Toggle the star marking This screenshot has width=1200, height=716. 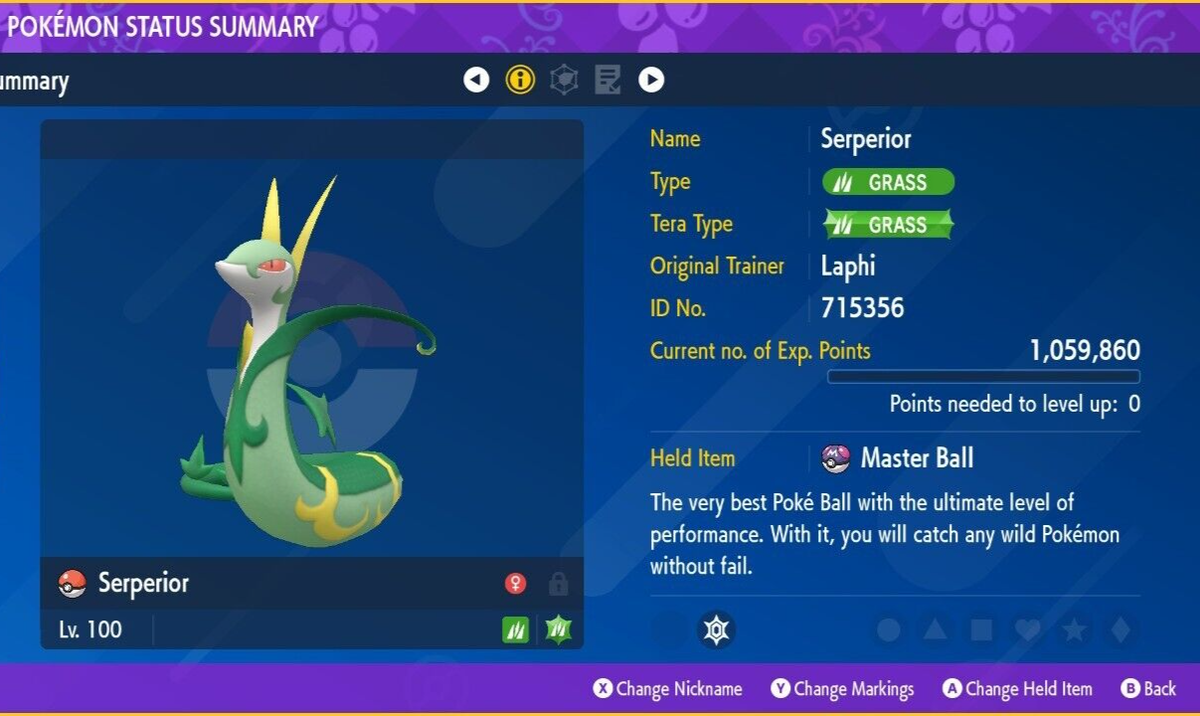coord(1074,630)
